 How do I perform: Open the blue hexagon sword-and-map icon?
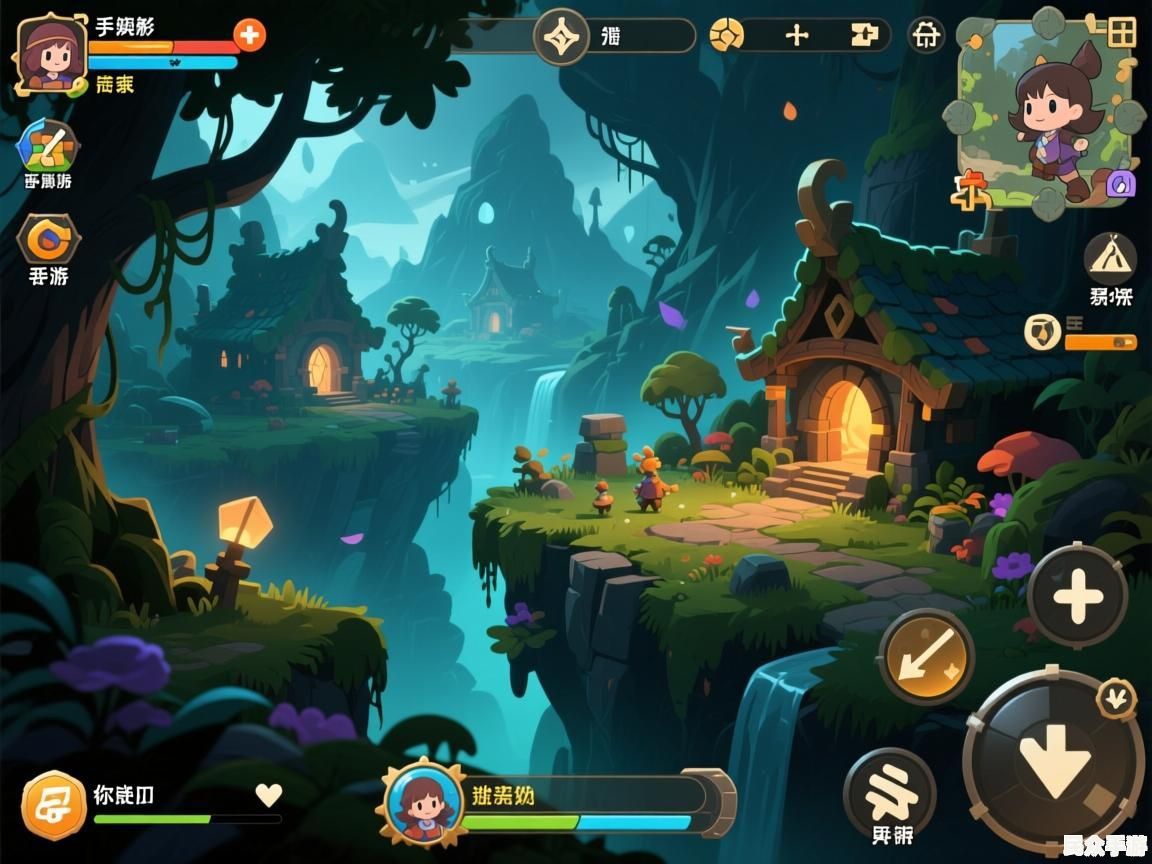click(48, 146)
